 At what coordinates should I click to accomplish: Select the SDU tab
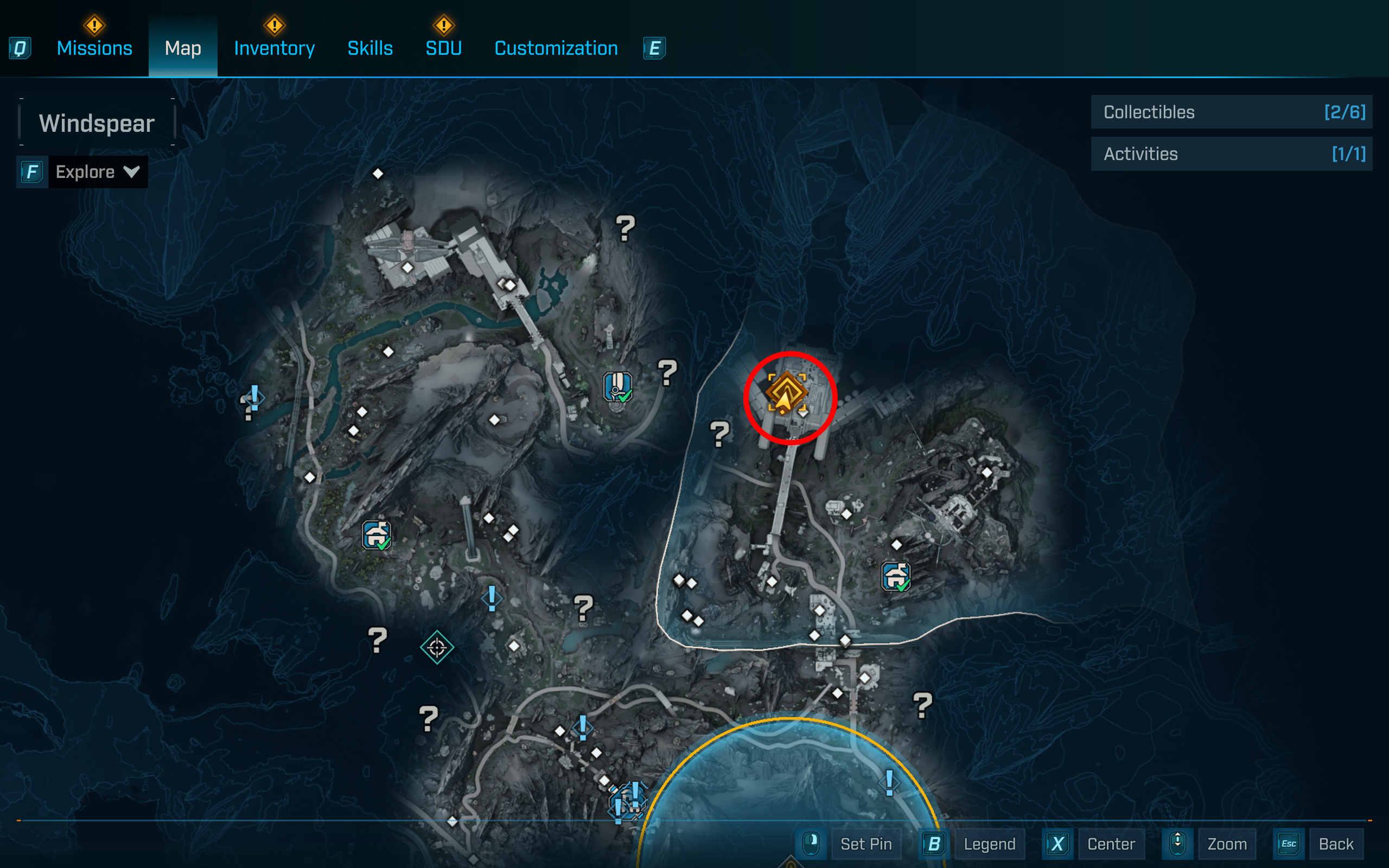pyautogui.click(x=443, y=48)
